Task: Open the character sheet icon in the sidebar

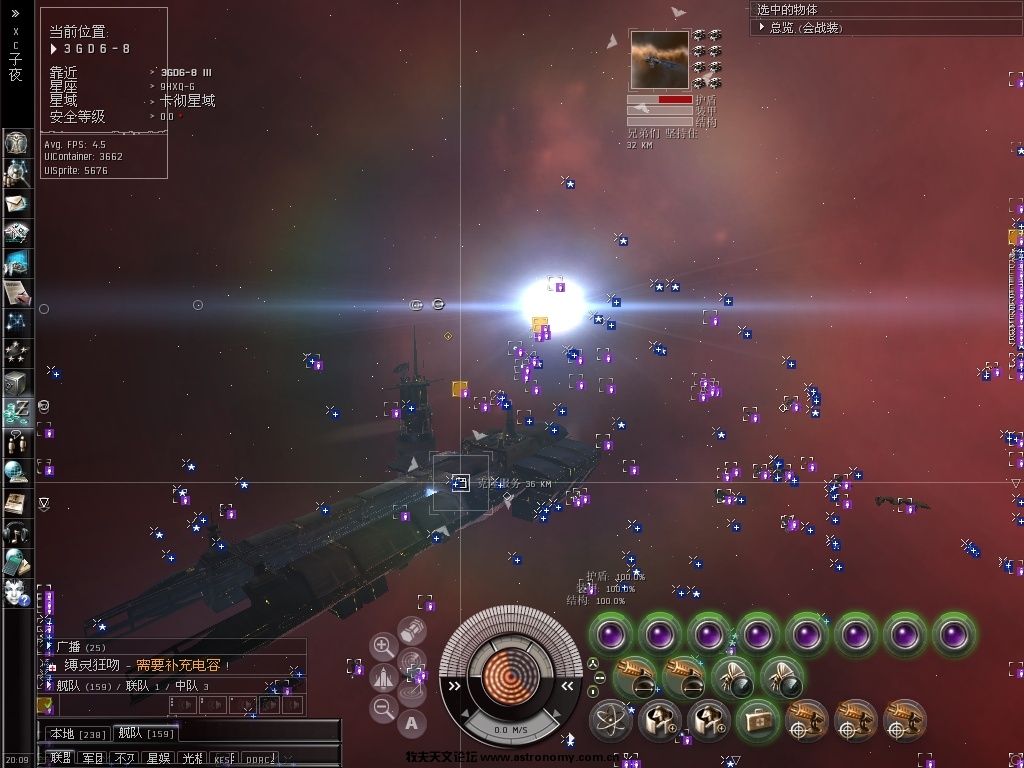Action: [x=17, y=142]
